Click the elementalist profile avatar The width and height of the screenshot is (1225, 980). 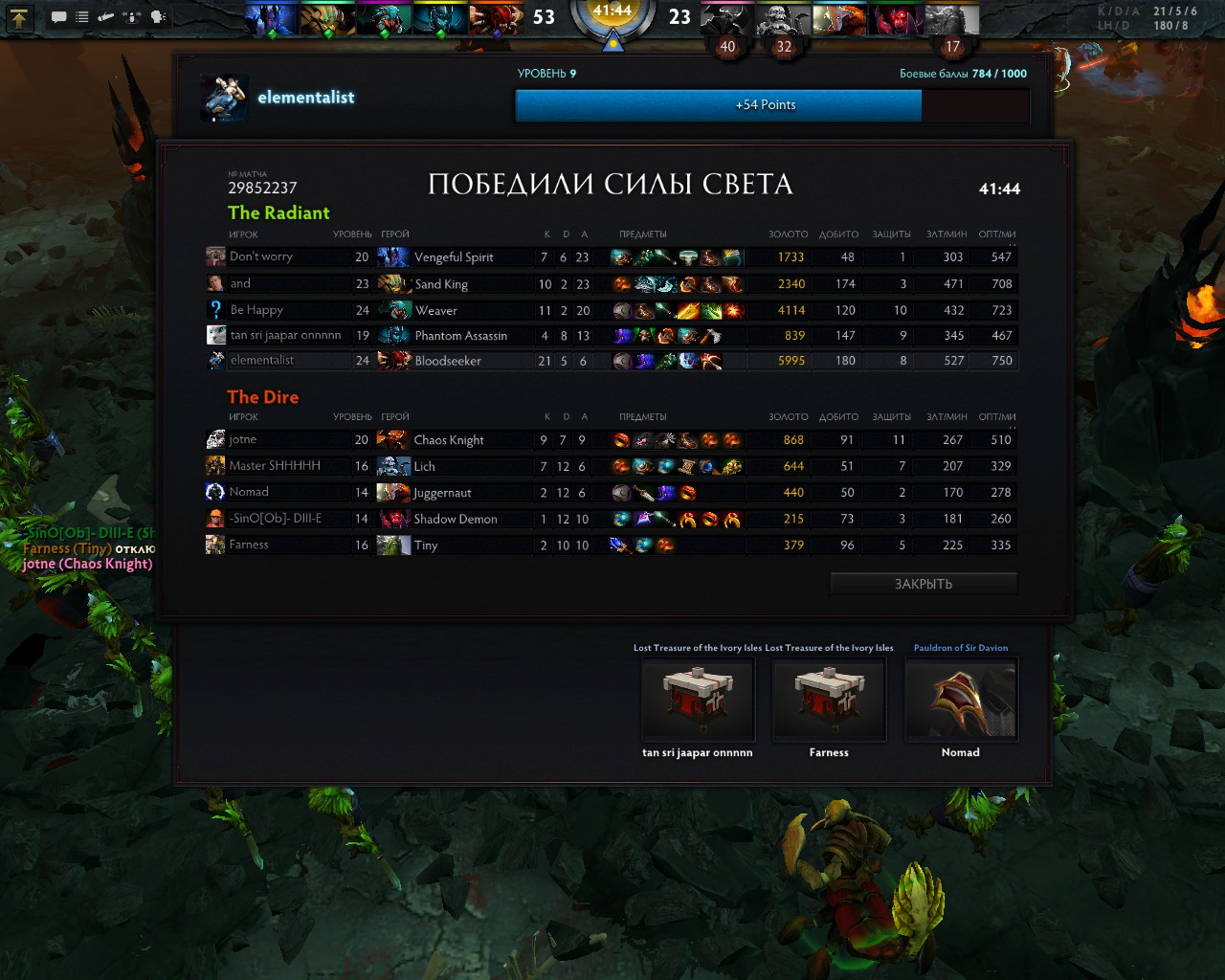click(x=225, y=98)
